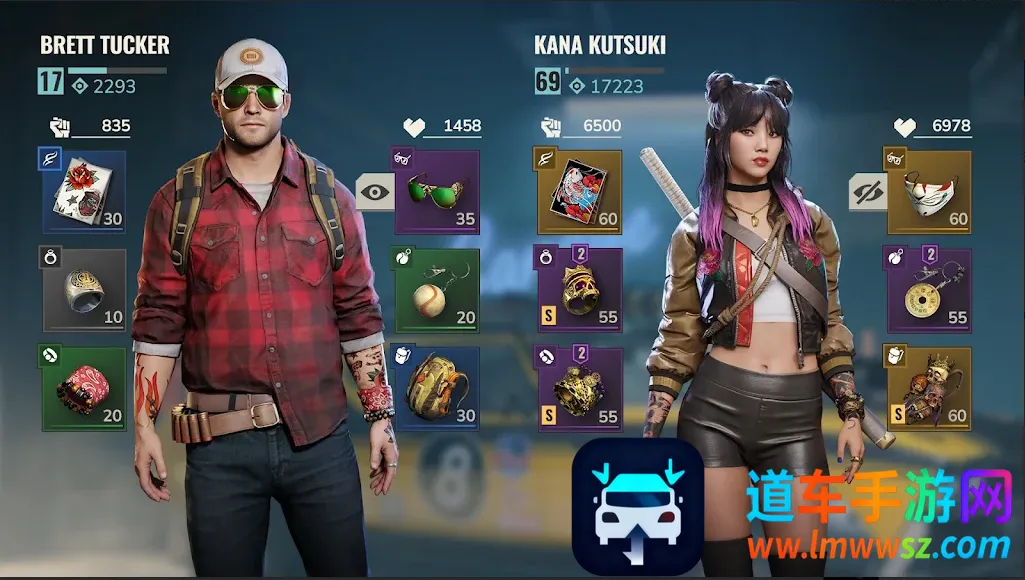
Task: Select Brett's camo backpack slot
Action: pos(437,388)
